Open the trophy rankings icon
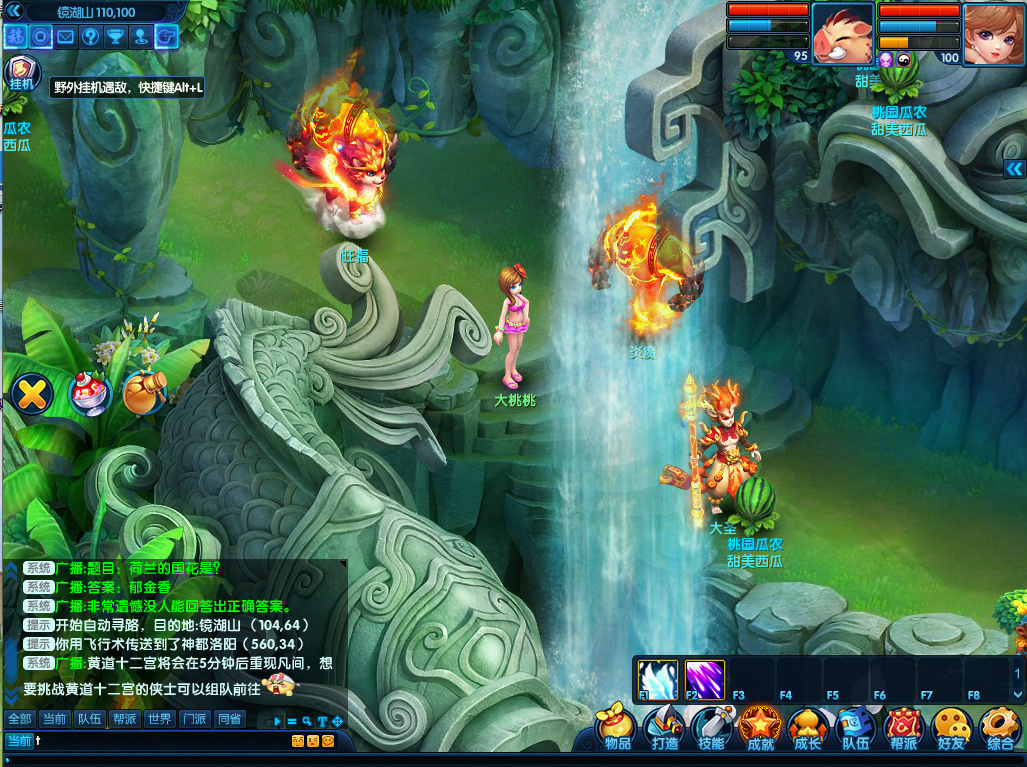The height and width of the screenshot is (767, 1027). click(x=117, y=37)
